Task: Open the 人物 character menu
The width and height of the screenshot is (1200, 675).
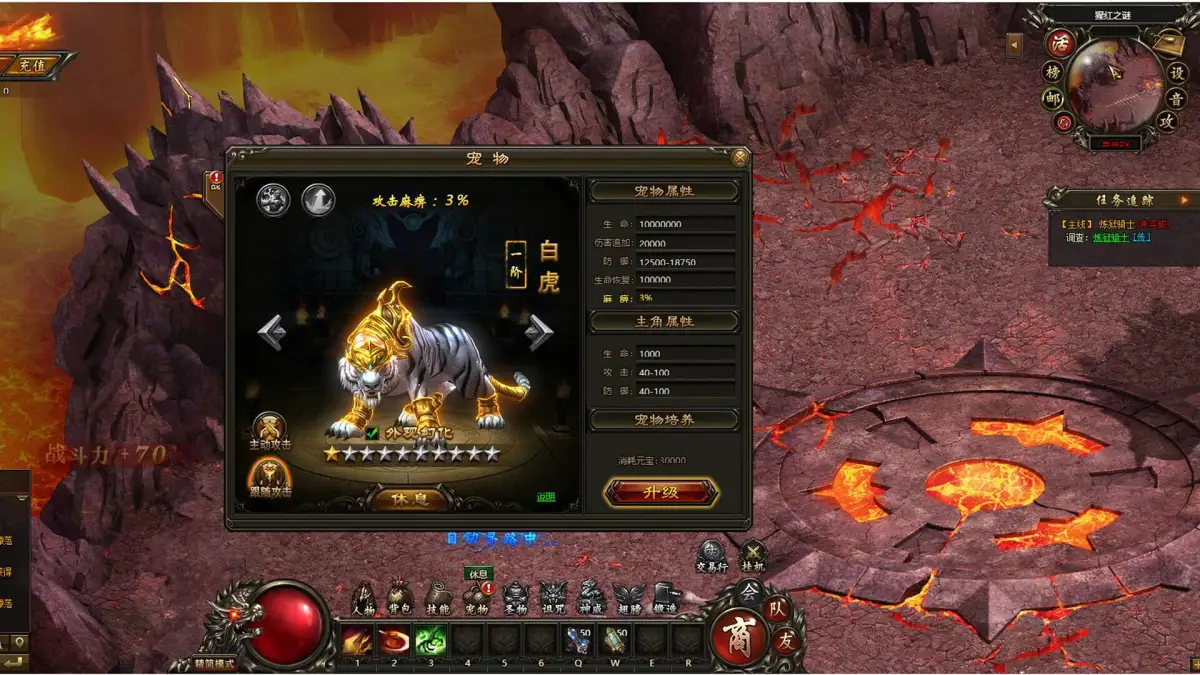Action: (x=364, y=598)
